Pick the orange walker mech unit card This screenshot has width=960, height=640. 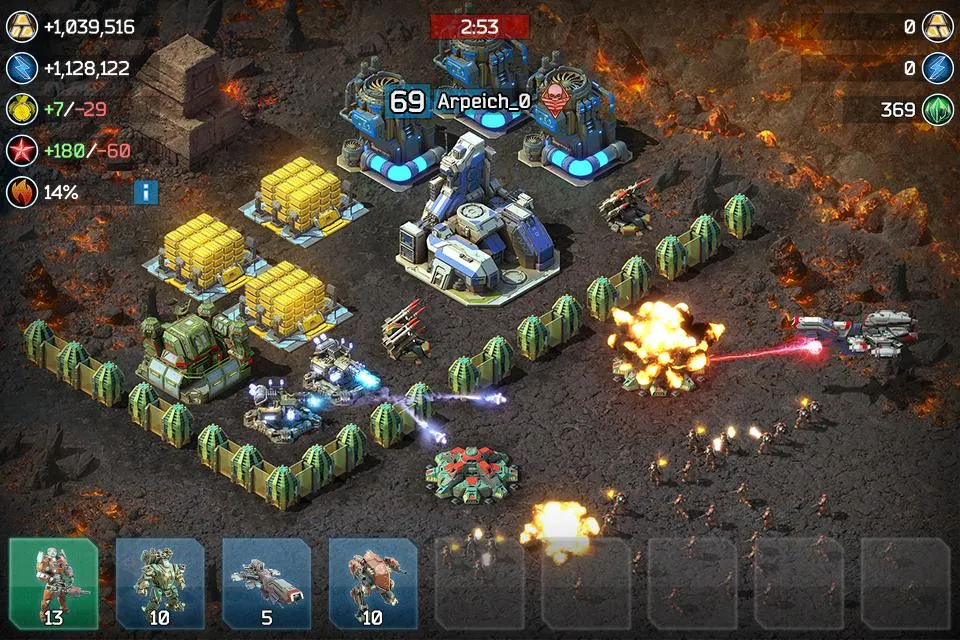(x=372, y=584)
